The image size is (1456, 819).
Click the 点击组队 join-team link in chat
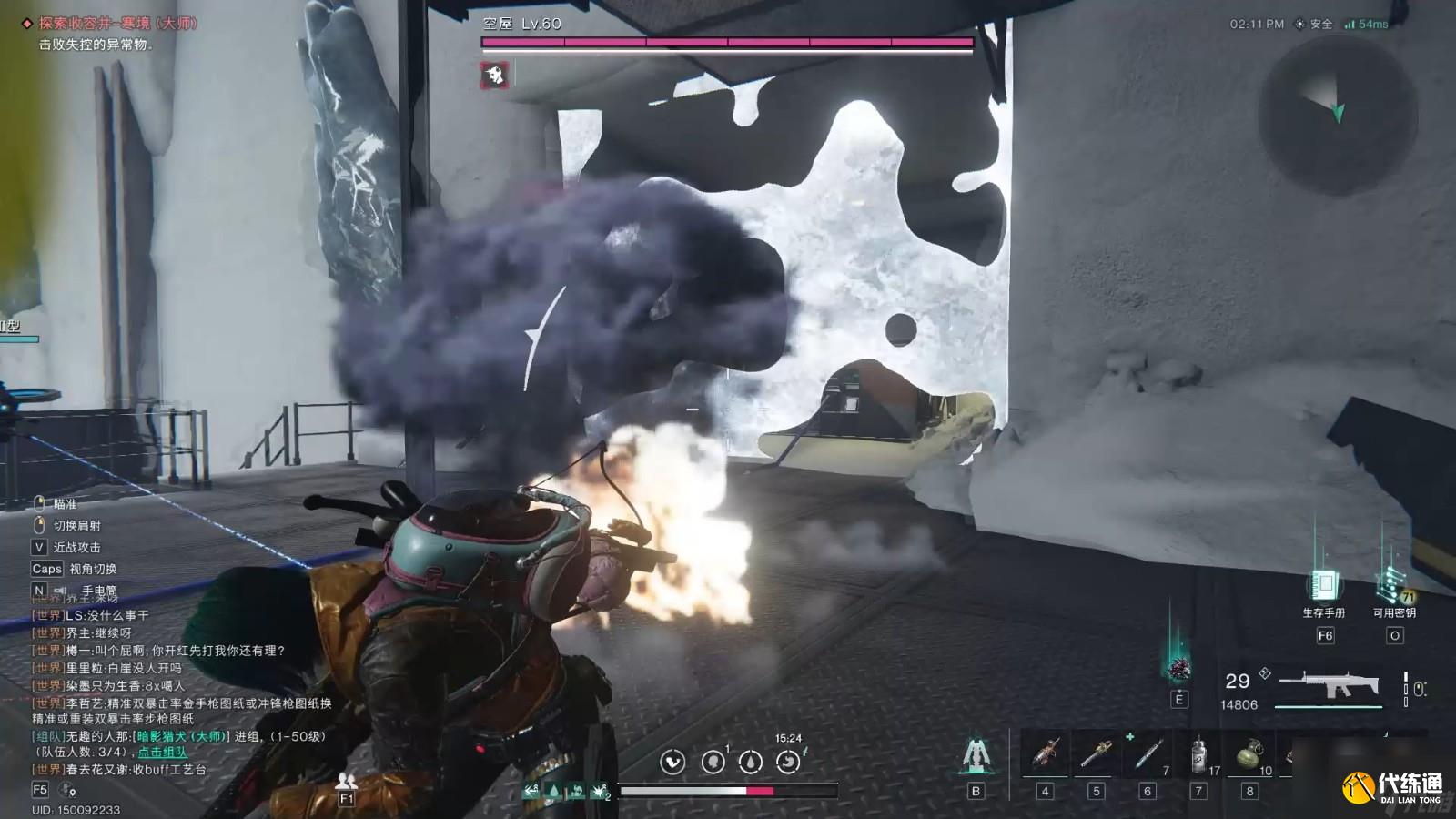coord(163,753)
